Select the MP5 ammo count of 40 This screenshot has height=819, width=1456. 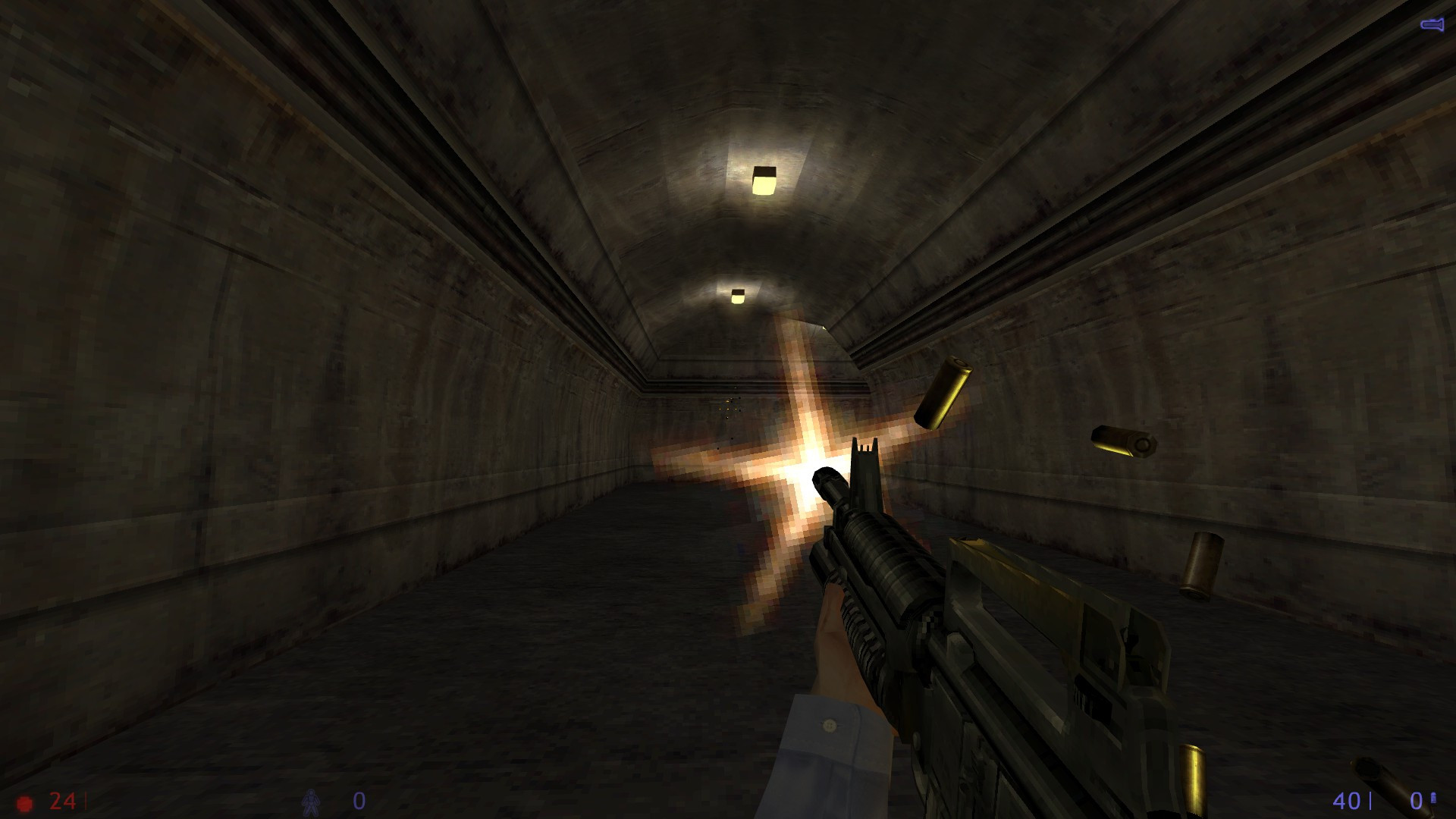(x=1346, y=801)
